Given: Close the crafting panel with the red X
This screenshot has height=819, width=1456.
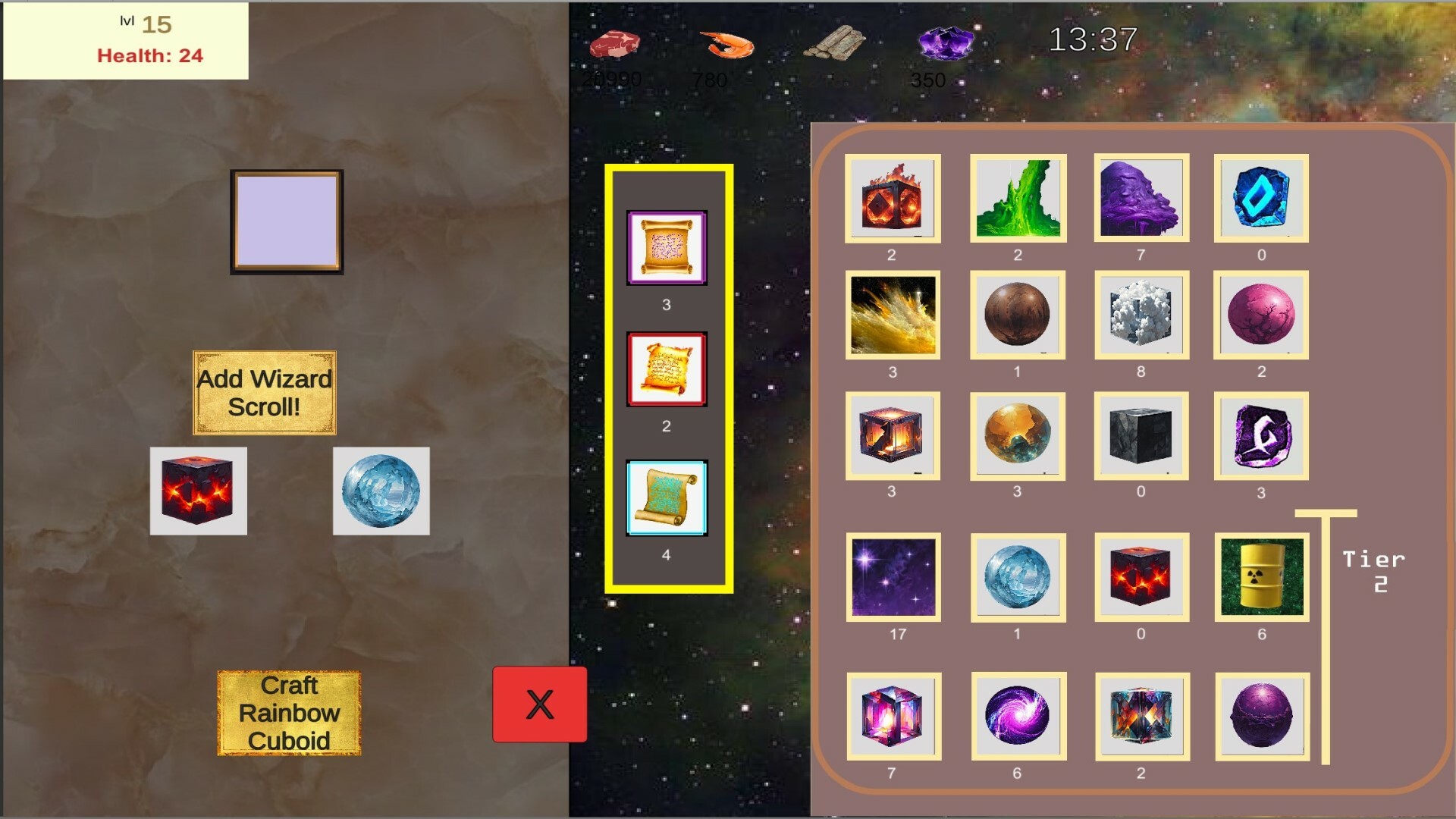Looking at the screenshot, I should click(539, 704).
